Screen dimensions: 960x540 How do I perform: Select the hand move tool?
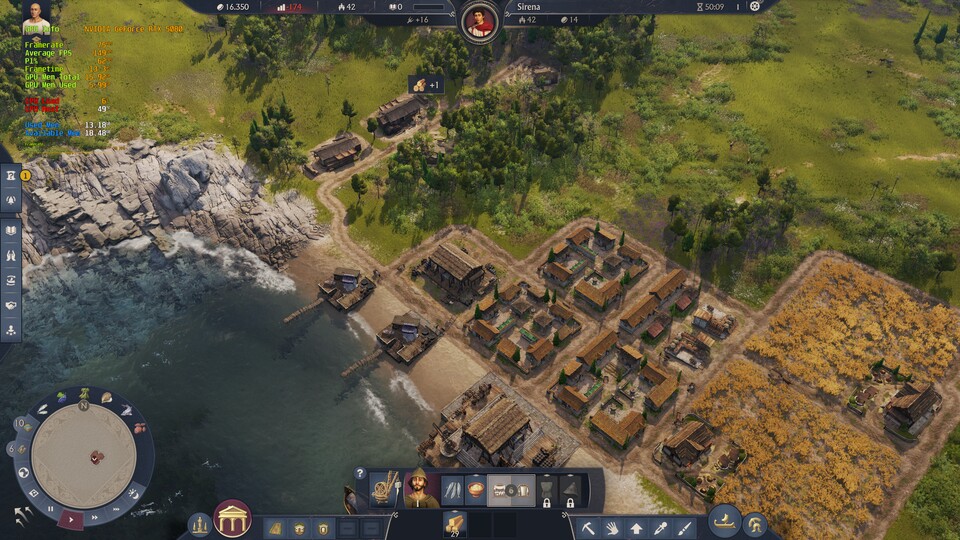[612, 527]
